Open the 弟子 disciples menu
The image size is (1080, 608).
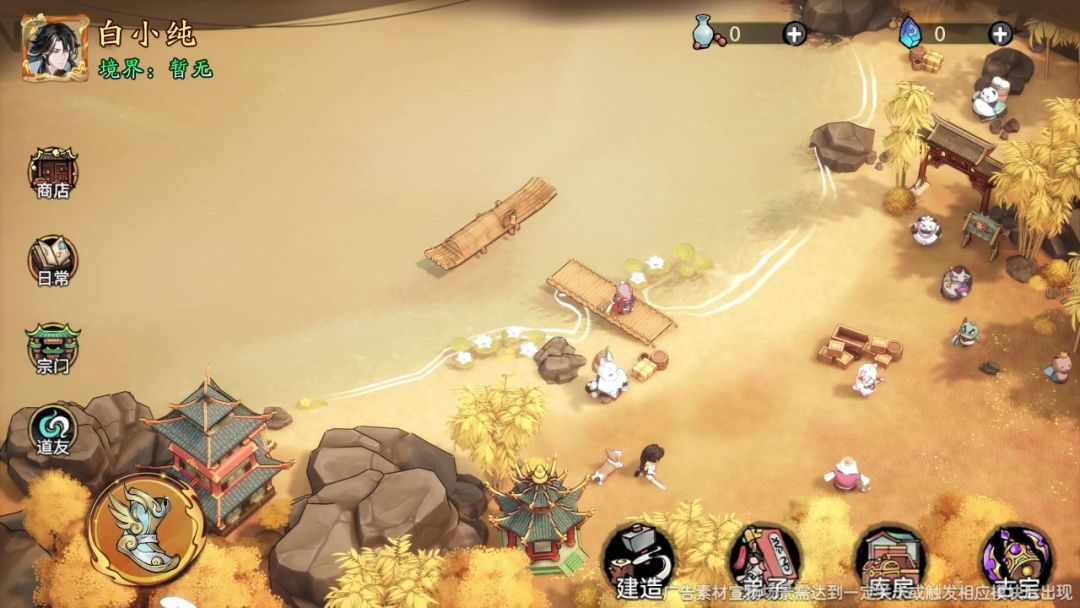pyautogui.click(x=764, y=558)
